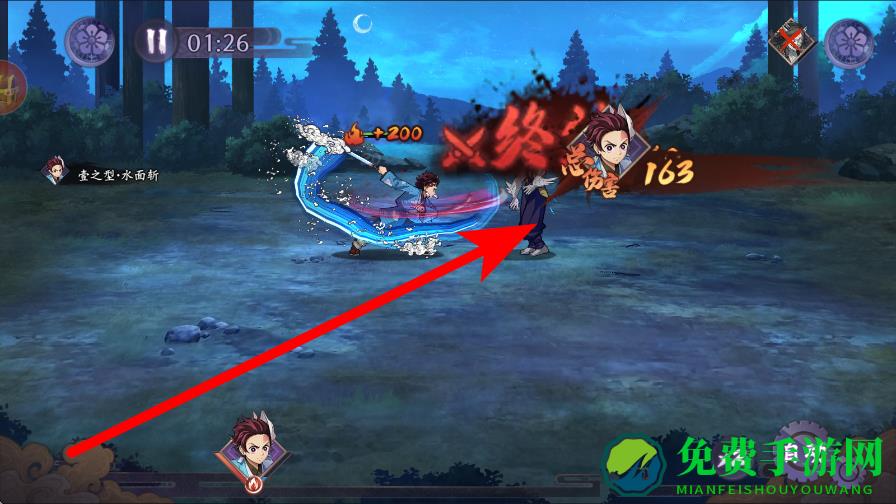Pause the battle with the pause button
This screenshot has height=504, width=896.
(x=155, y=41)
